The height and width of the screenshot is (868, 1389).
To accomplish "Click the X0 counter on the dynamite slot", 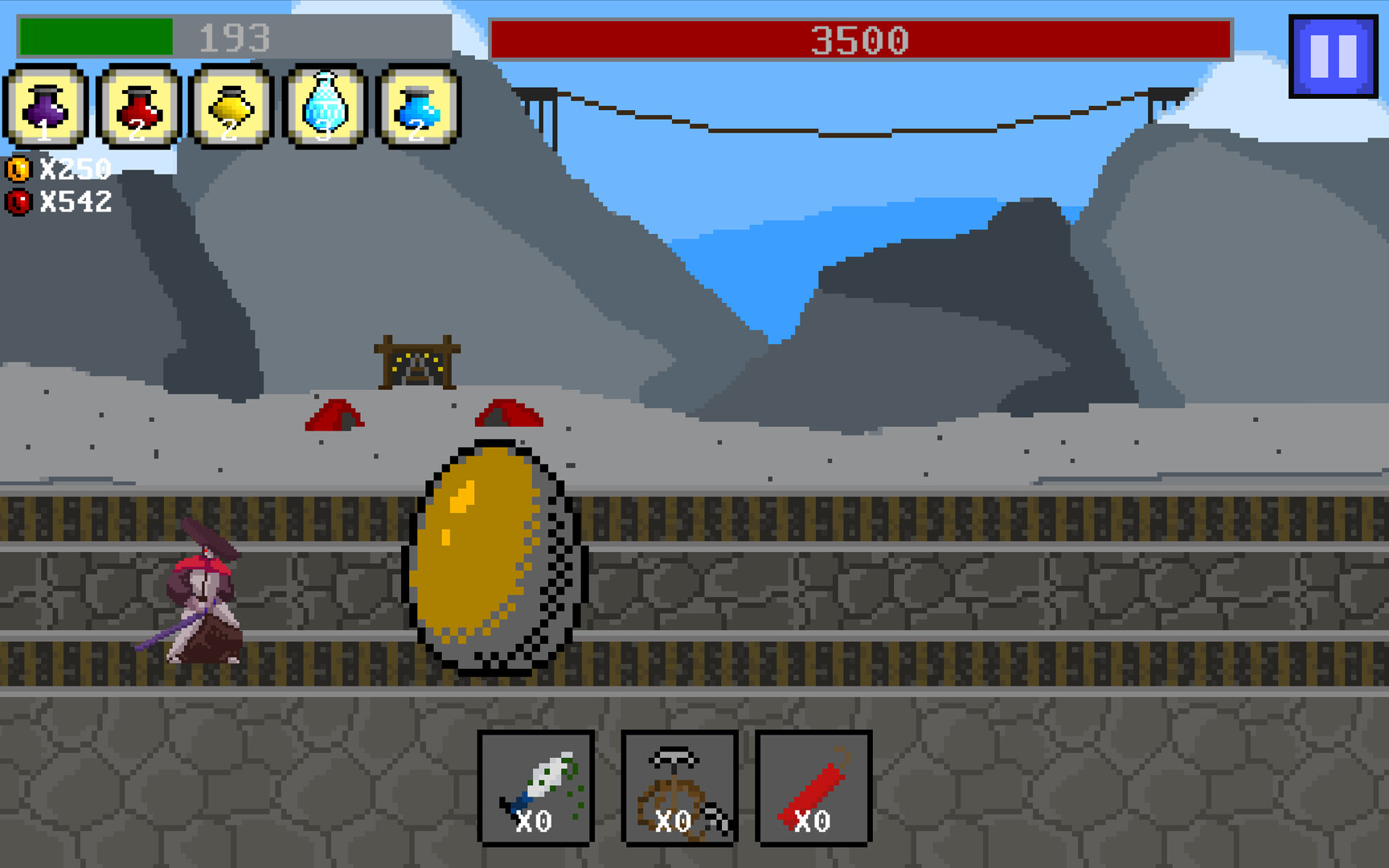I will coord(812,821).
